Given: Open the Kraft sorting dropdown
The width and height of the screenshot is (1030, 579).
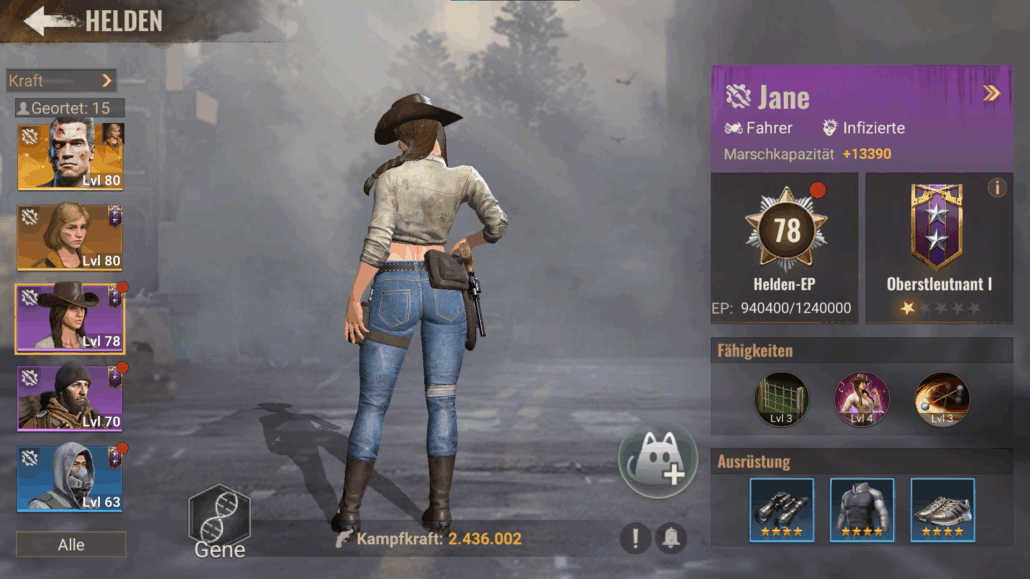Looking at the screenshot, I should 62,80.
